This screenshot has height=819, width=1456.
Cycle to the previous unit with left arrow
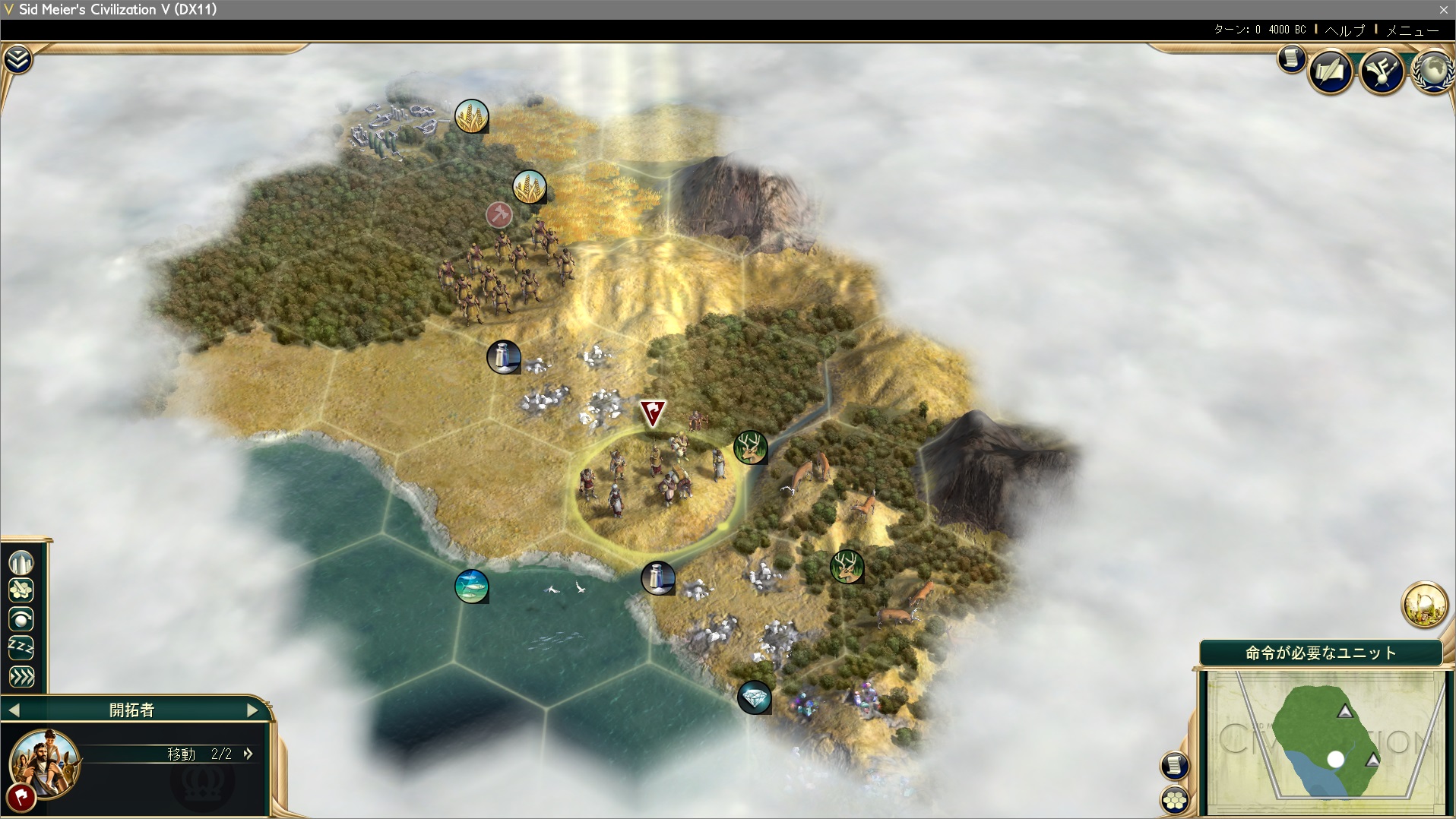click(x=14, y=710)
